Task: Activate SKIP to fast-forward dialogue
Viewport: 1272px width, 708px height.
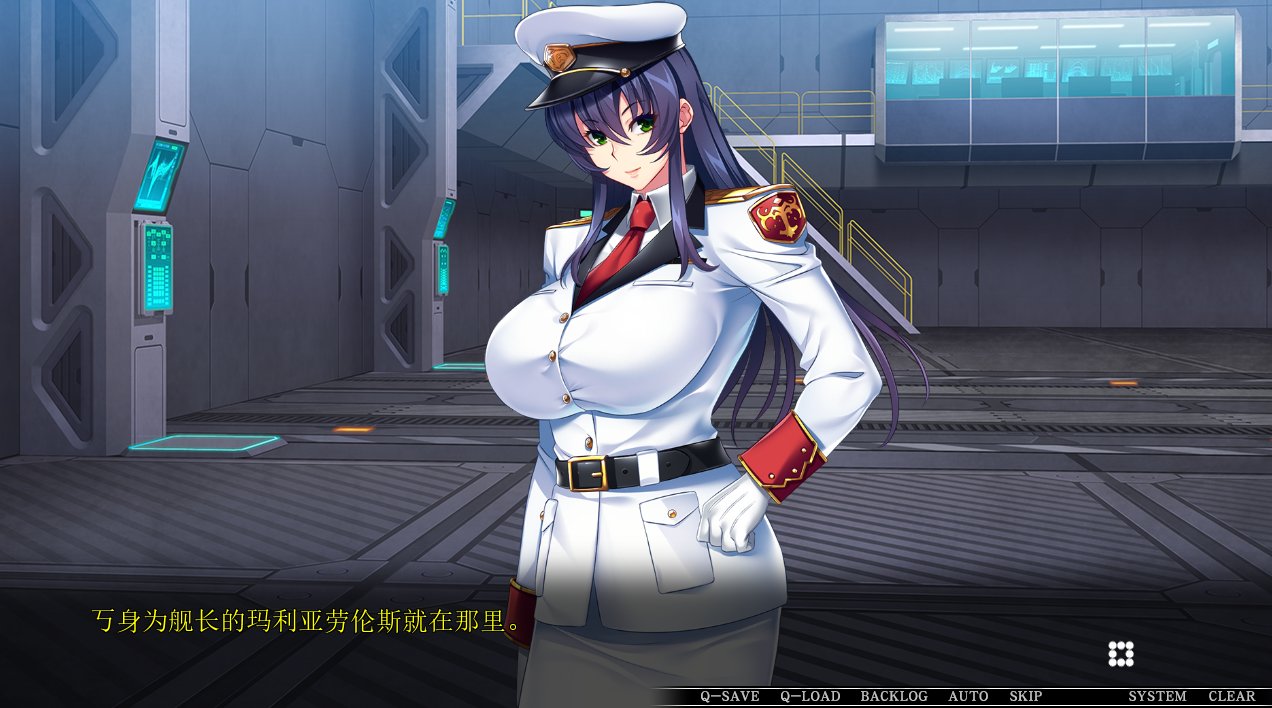Action: (x=1025, y=696)
